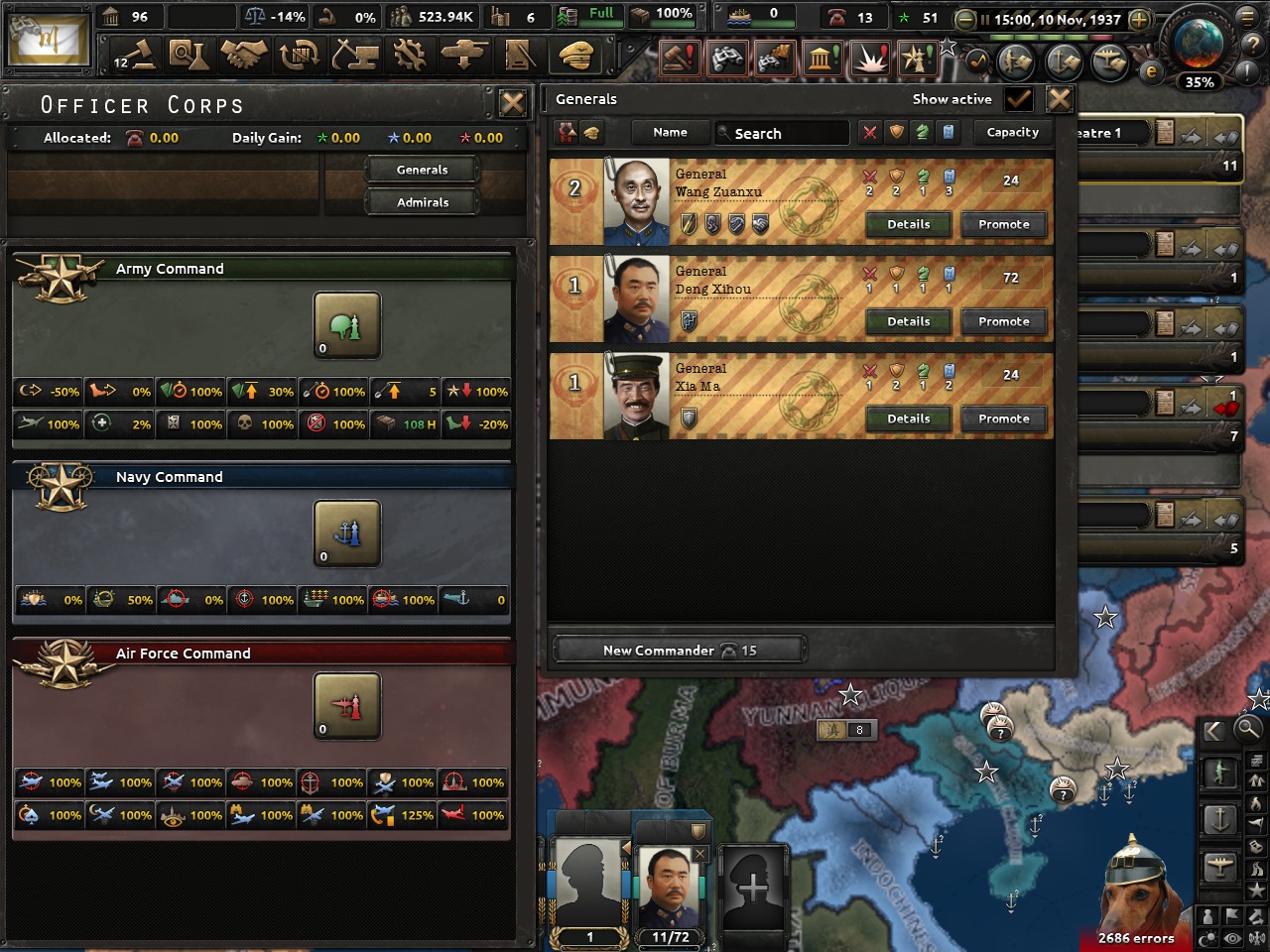The width and height of the screenshot is (1270, 952).
Task: Open army plans with the soldier icon
Action: [1013, 60]
